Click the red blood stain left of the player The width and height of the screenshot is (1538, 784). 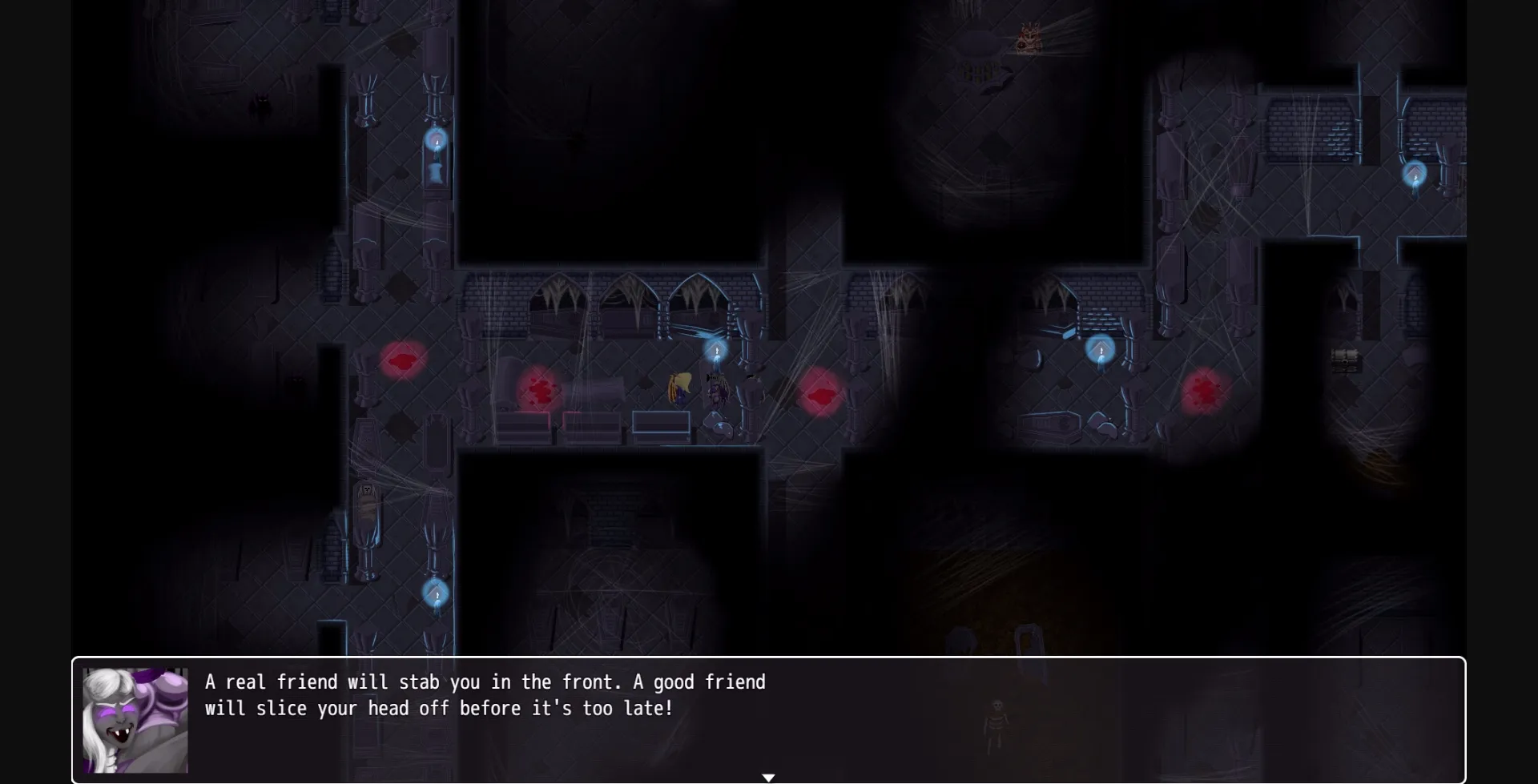click(542, 390)
